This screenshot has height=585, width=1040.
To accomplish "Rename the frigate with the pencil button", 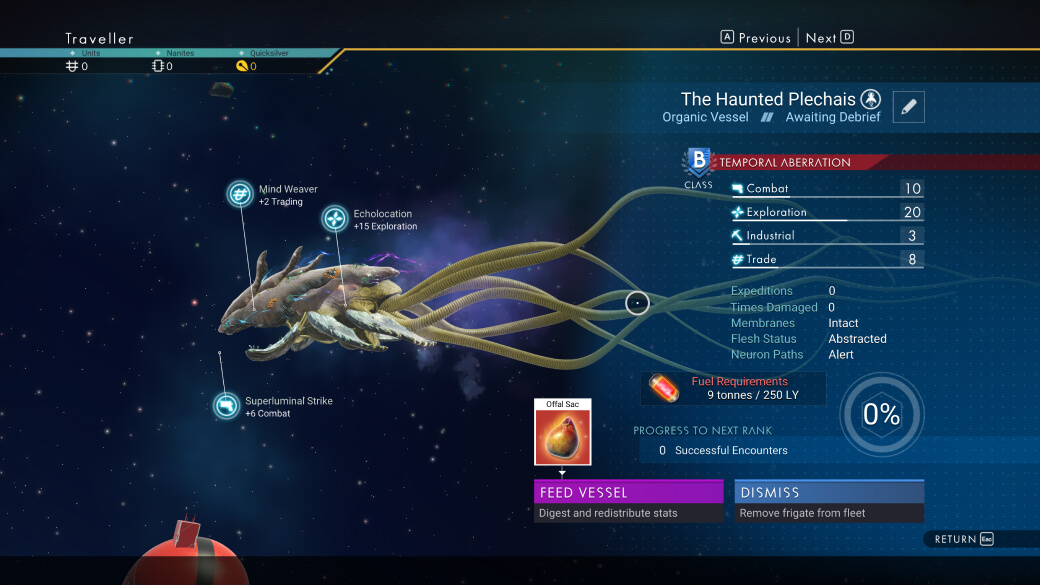I will click(x=908, y=107).
